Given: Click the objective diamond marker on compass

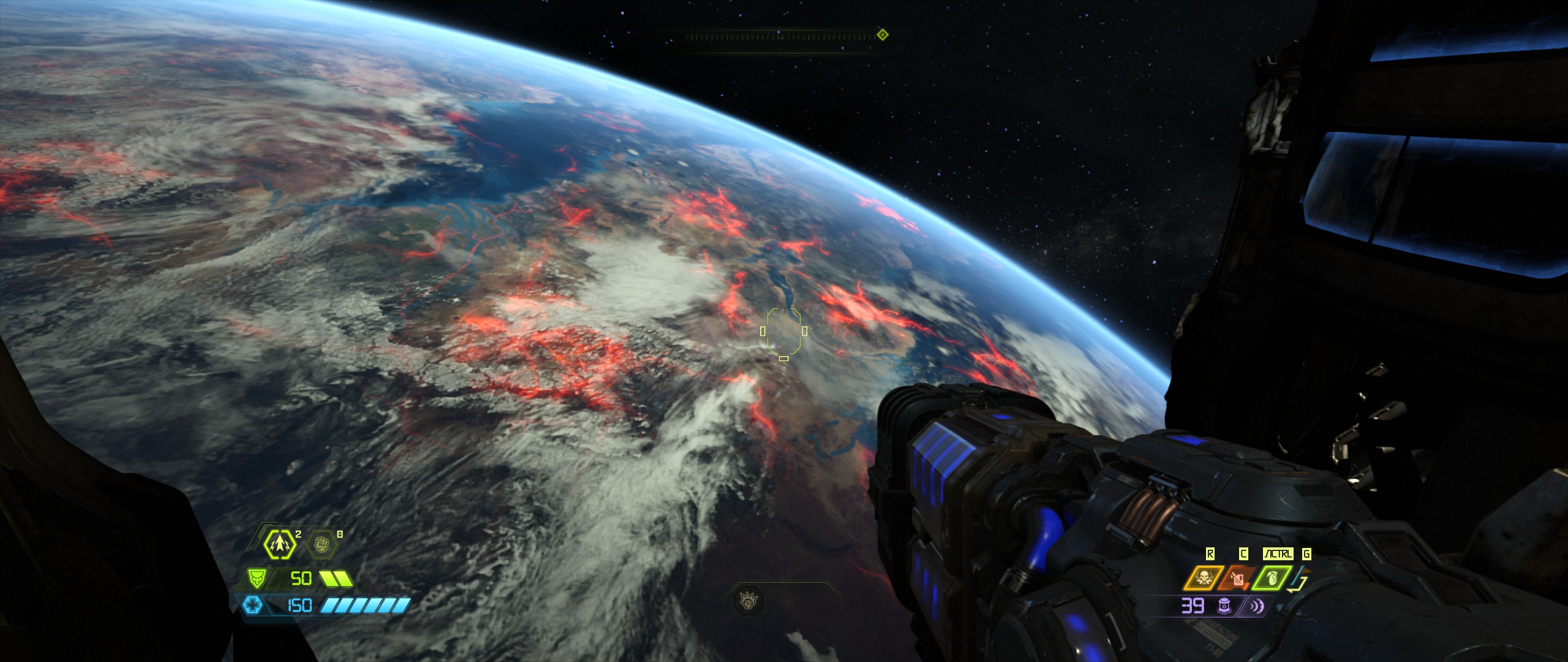Looking at the screenshot, I should pos(882,35).
